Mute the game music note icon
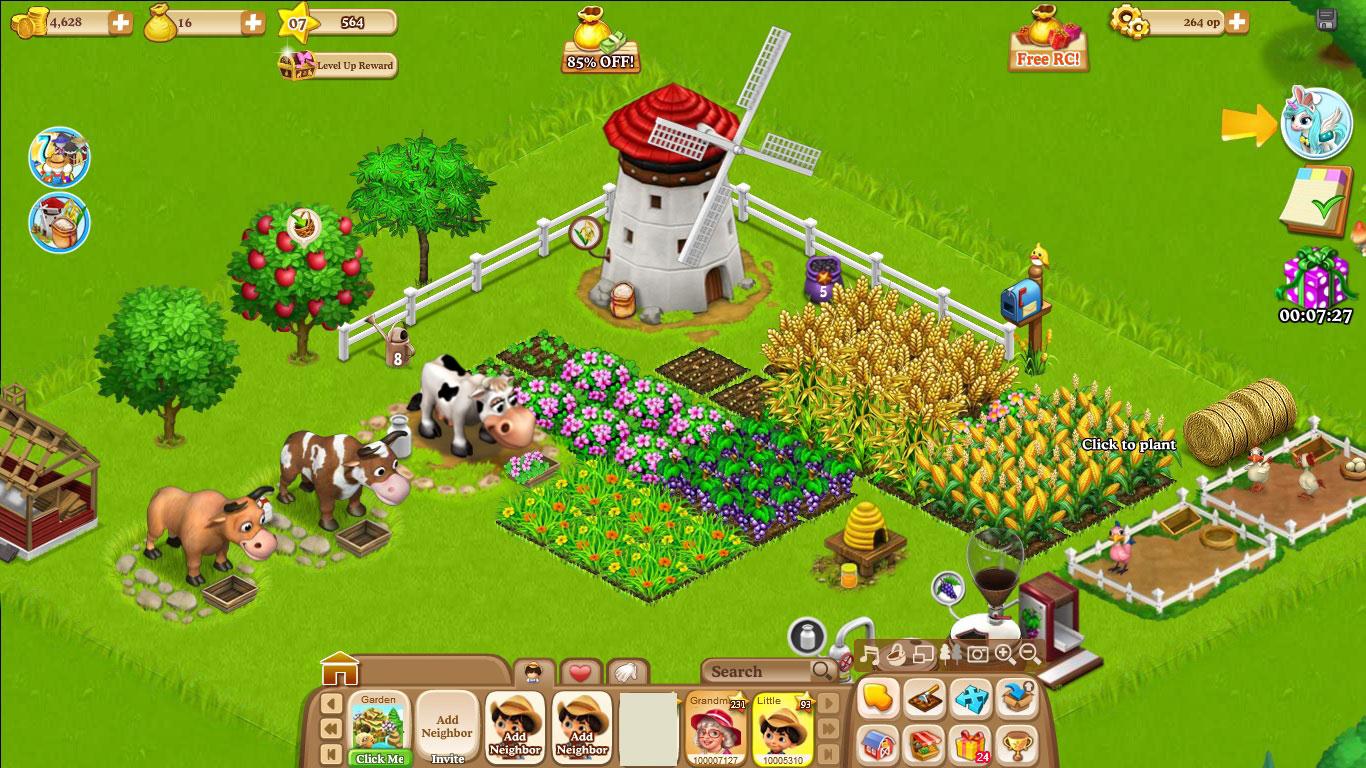Viewport: 1366px width, 768px height. coord(868,653)
